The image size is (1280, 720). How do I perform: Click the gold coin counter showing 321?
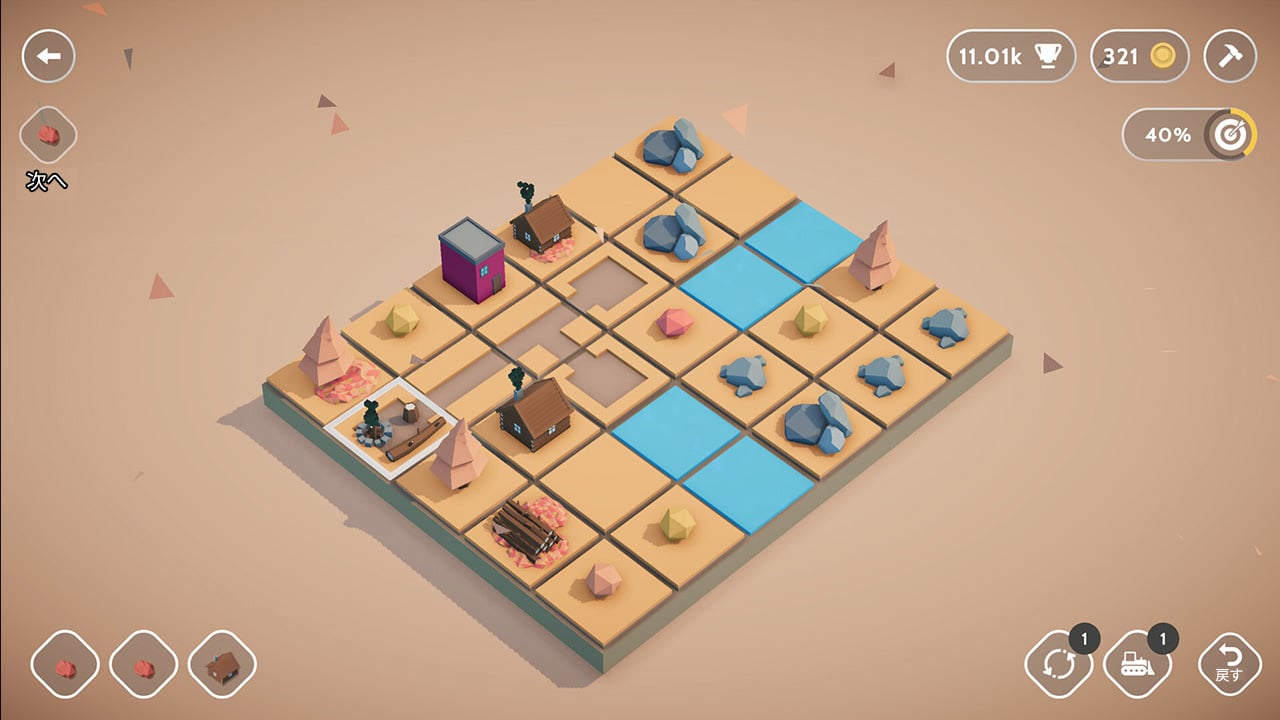pyautogui.click(x=1139, y=57)
